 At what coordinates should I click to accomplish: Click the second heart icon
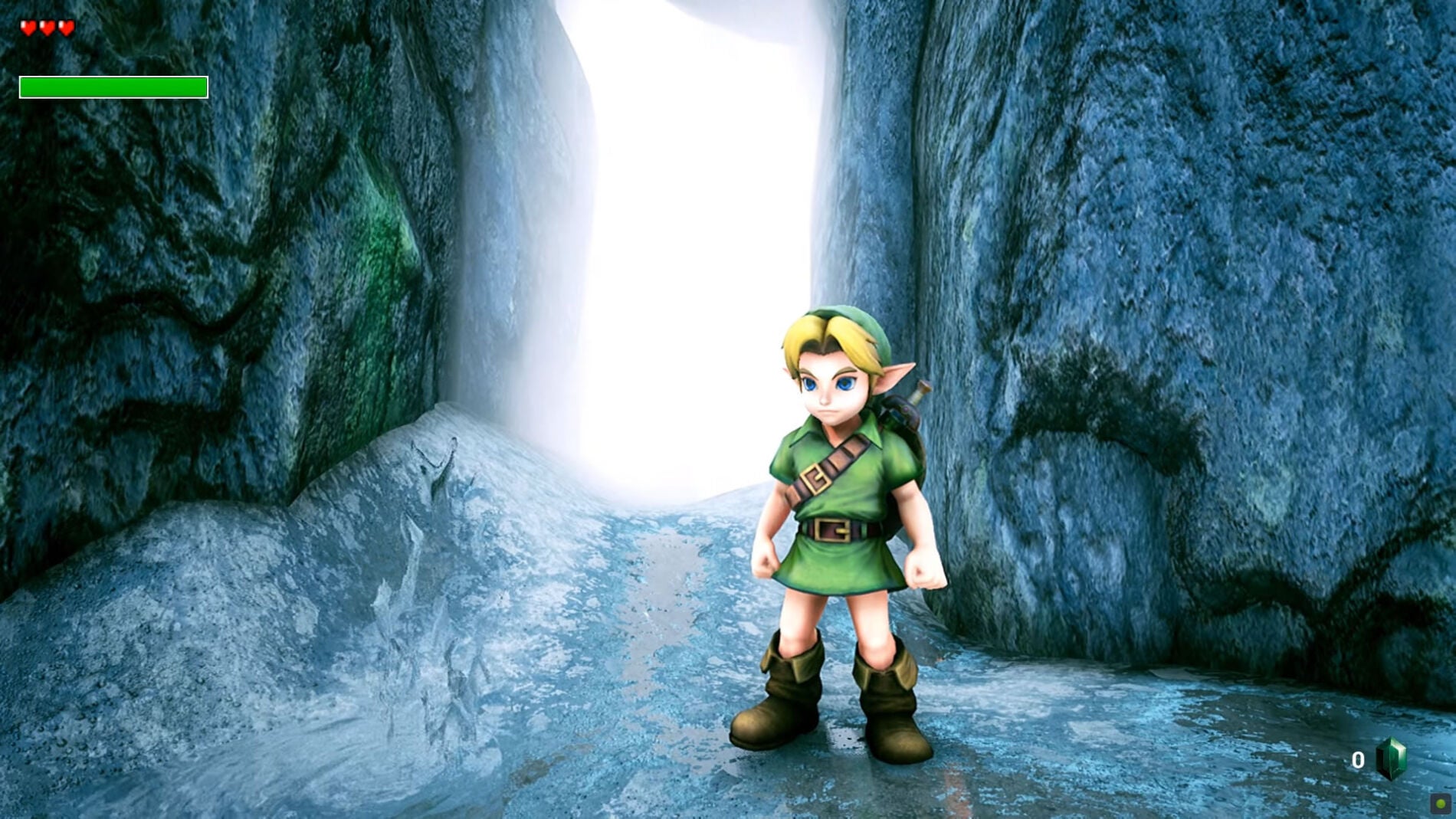48,26
